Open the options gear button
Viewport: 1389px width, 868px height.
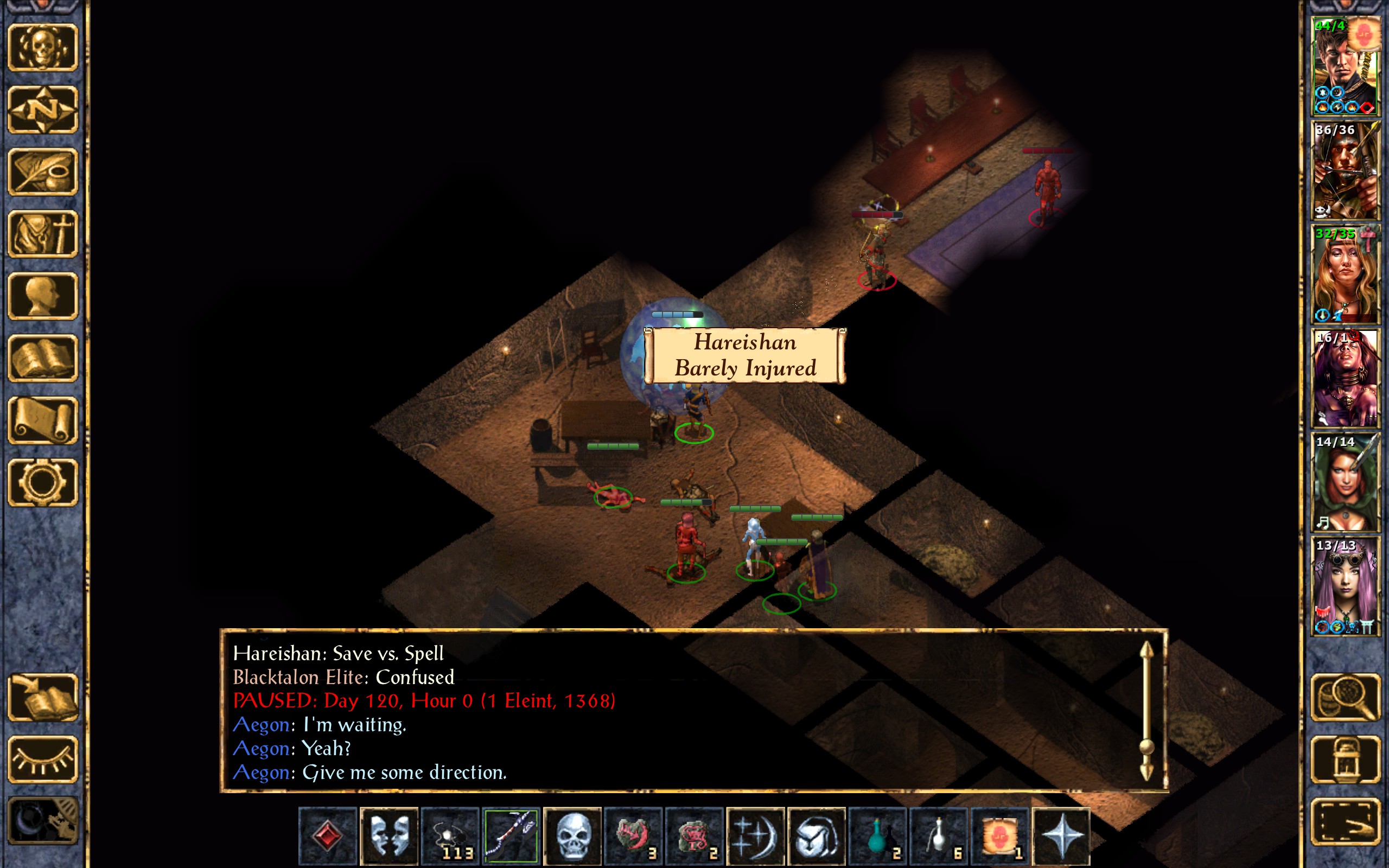pos(43,482)
